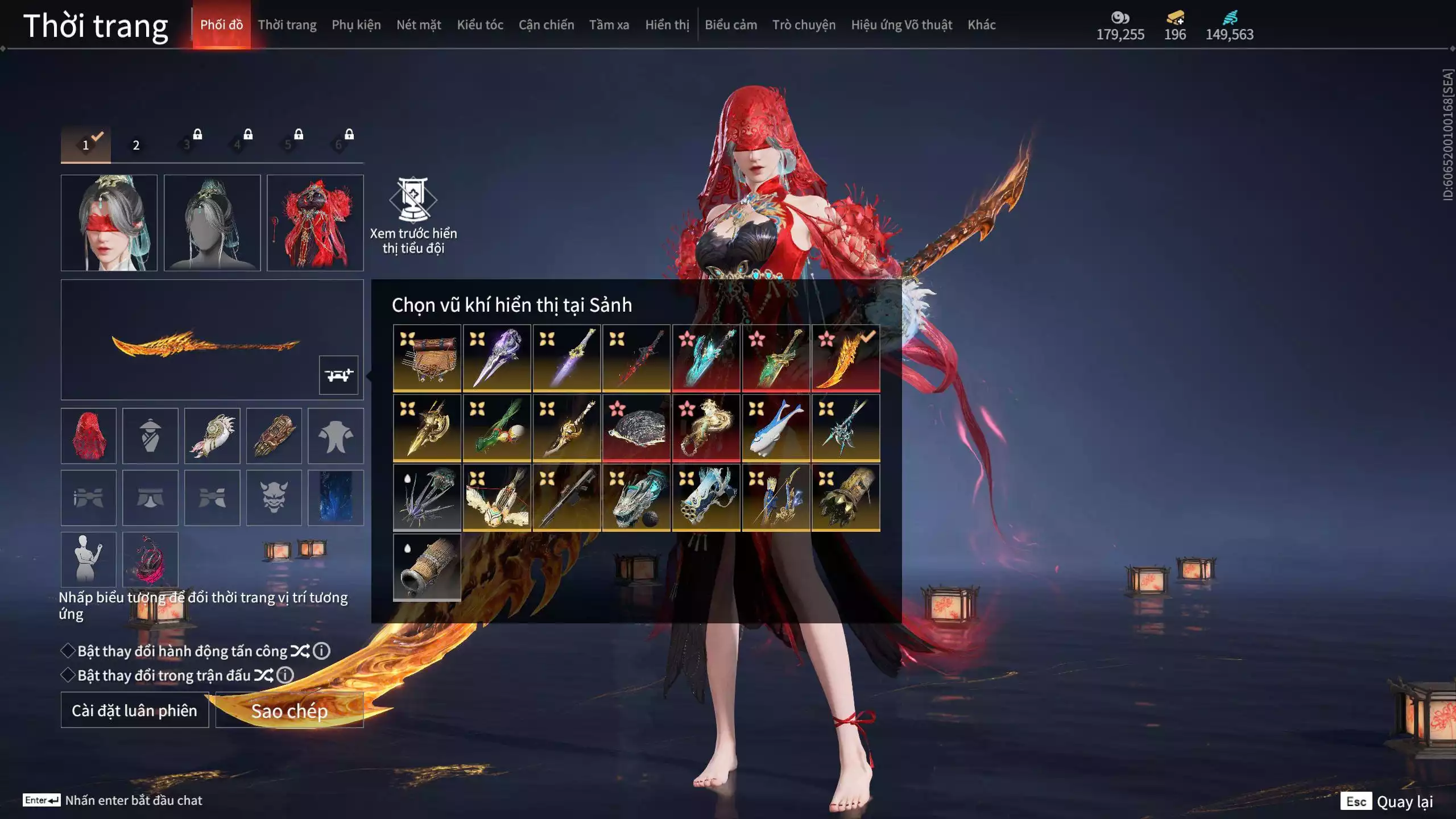Screen dimensions: 1456x819
Task: Open Hiệu ứng Võ thuật tab
Action: click(x=901, y=25)
